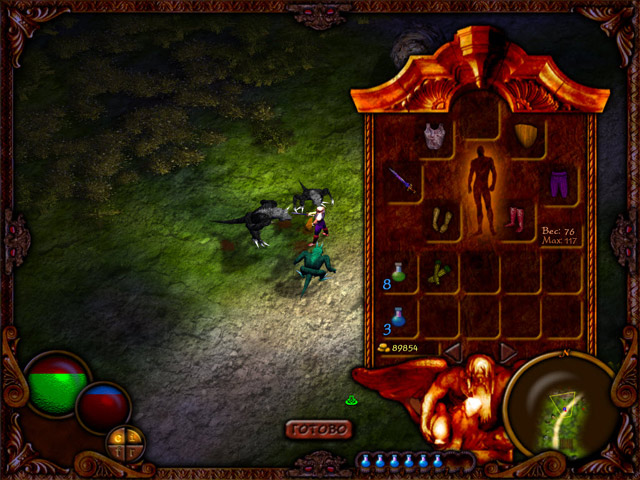
Task: Click the small round four-quadrant button
Action: (x=124, y=441)
